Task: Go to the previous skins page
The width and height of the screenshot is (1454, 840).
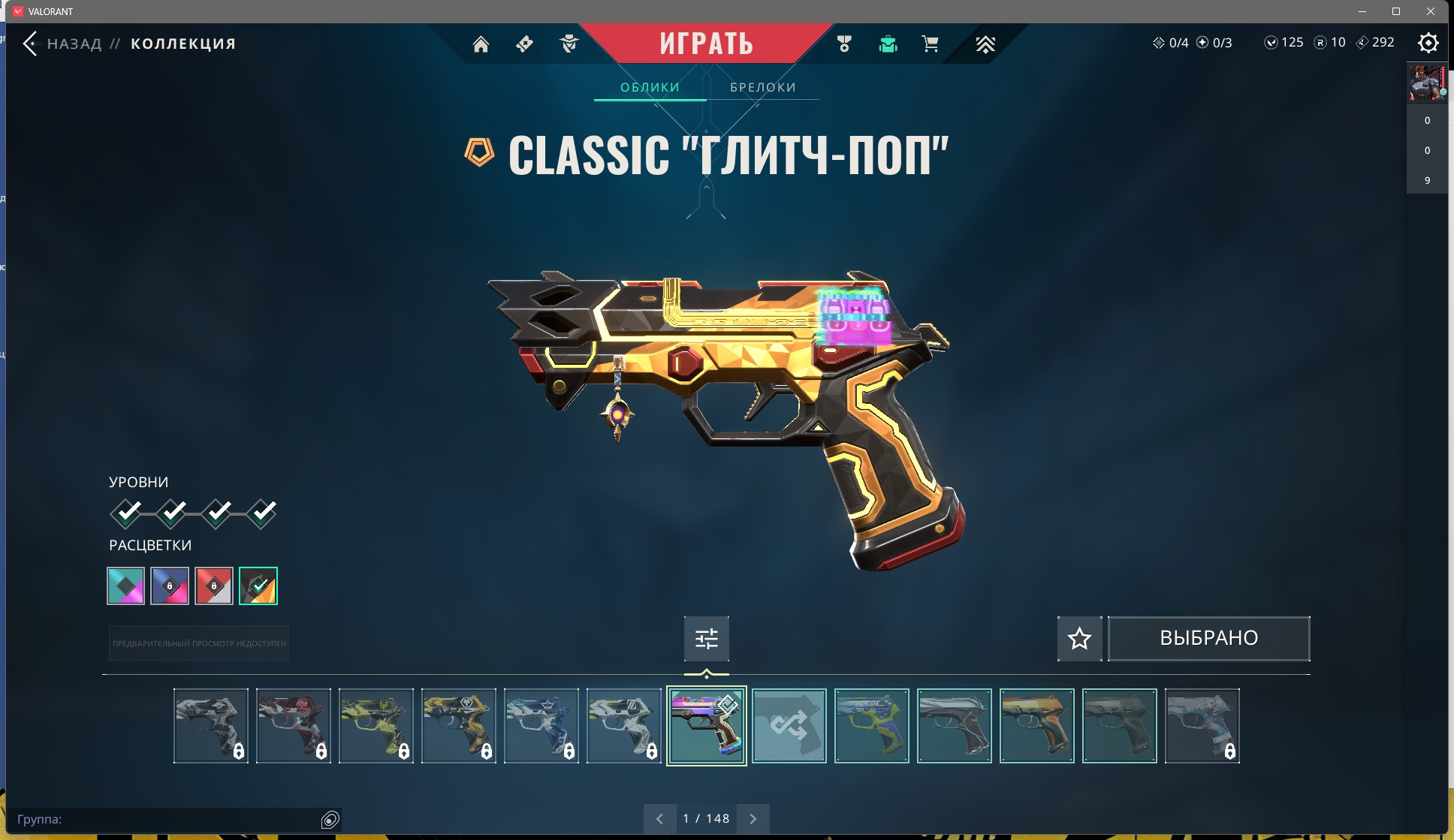Action: click(659, 819)
